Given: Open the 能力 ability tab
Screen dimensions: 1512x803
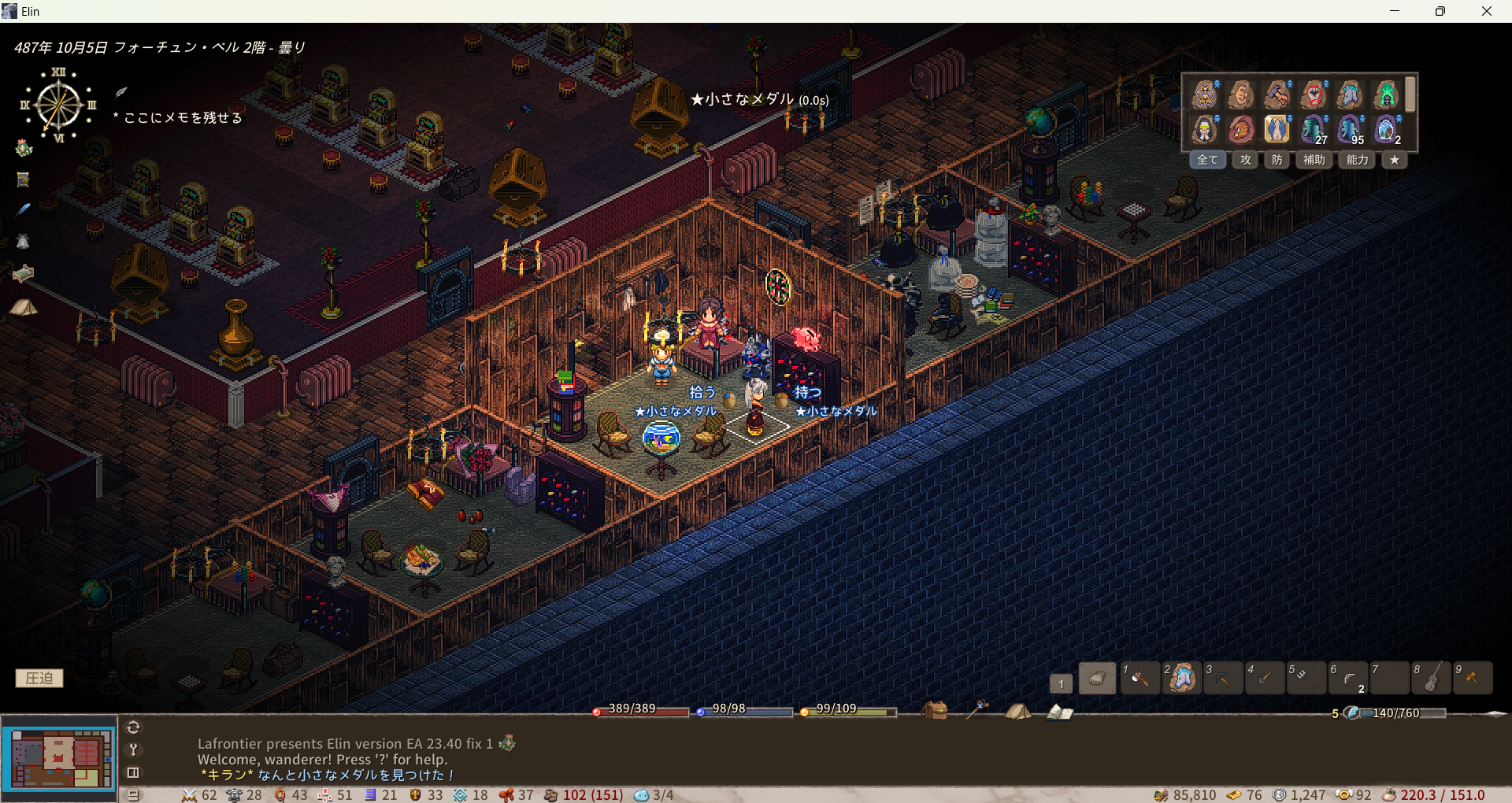Looking at the screenshot, I should [x=1357, y=160].
